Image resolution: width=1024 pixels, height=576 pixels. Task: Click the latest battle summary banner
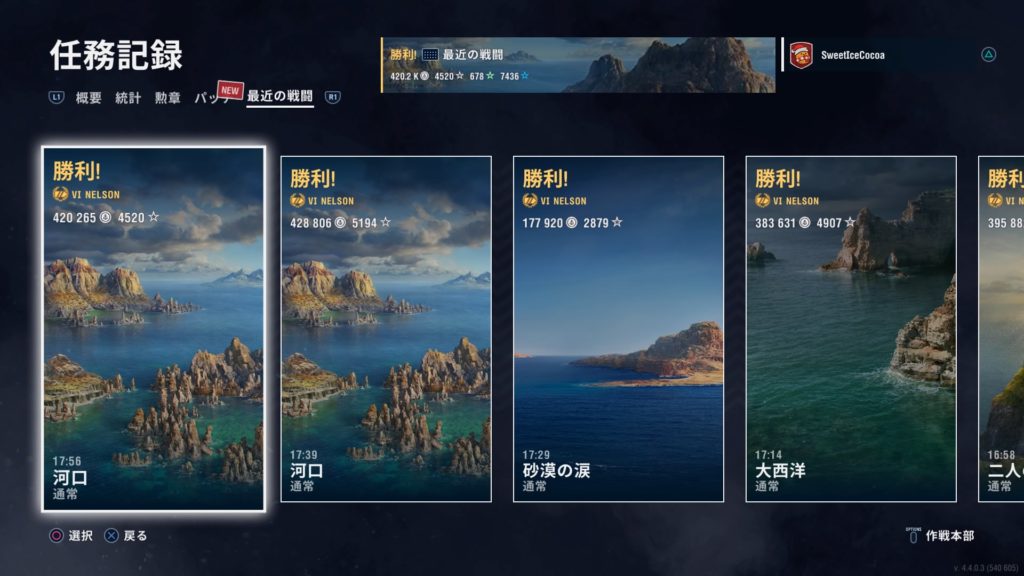tap(578, 65)
